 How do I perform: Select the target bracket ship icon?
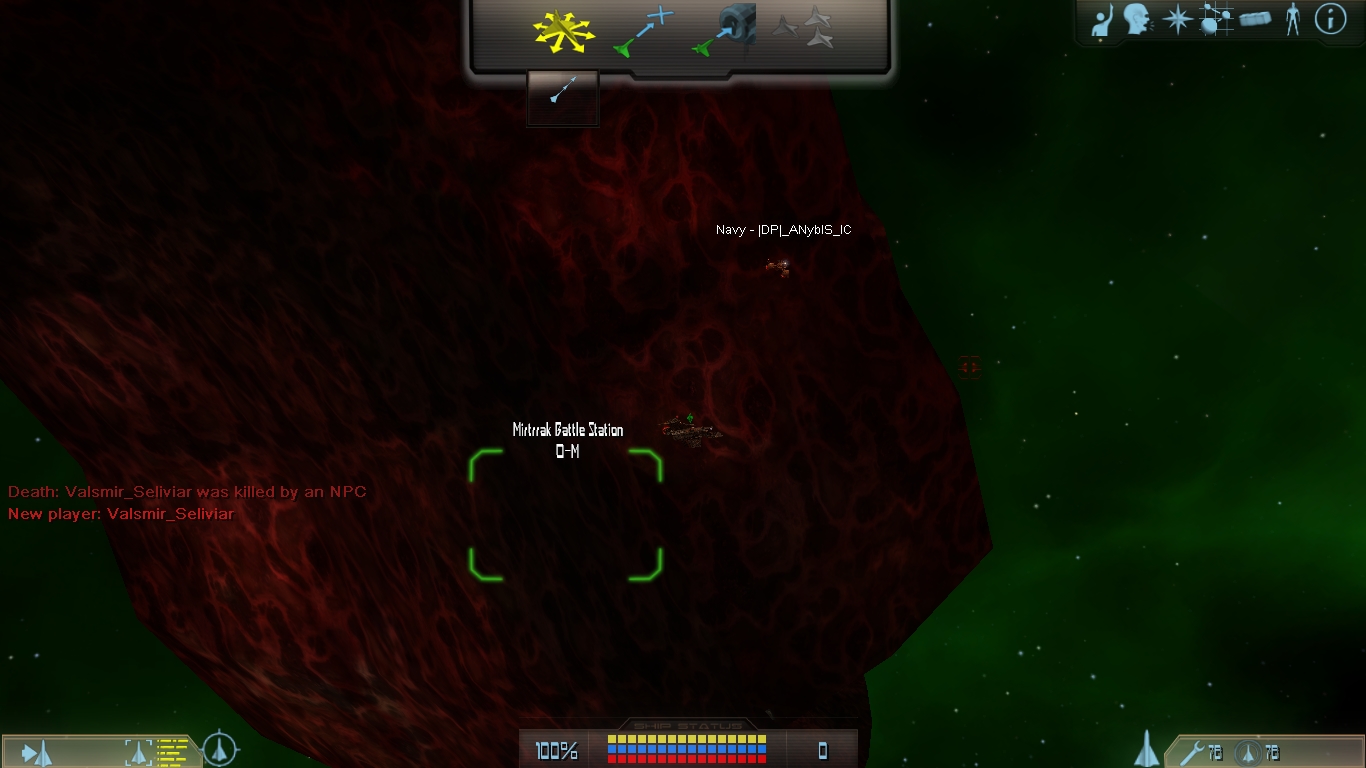click(138, 751)
